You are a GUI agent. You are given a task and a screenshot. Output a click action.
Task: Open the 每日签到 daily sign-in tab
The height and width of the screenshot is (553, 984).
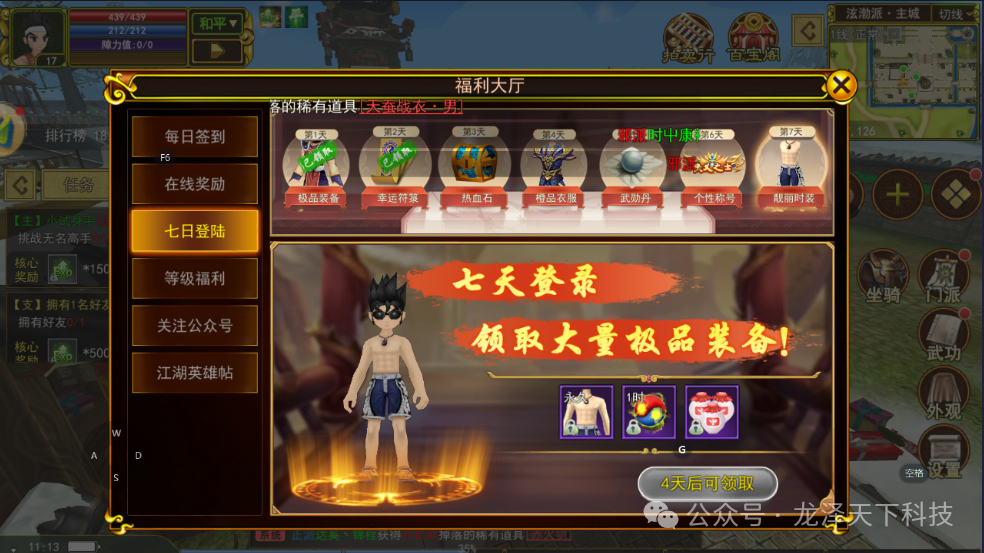click(x=194, y=137)
